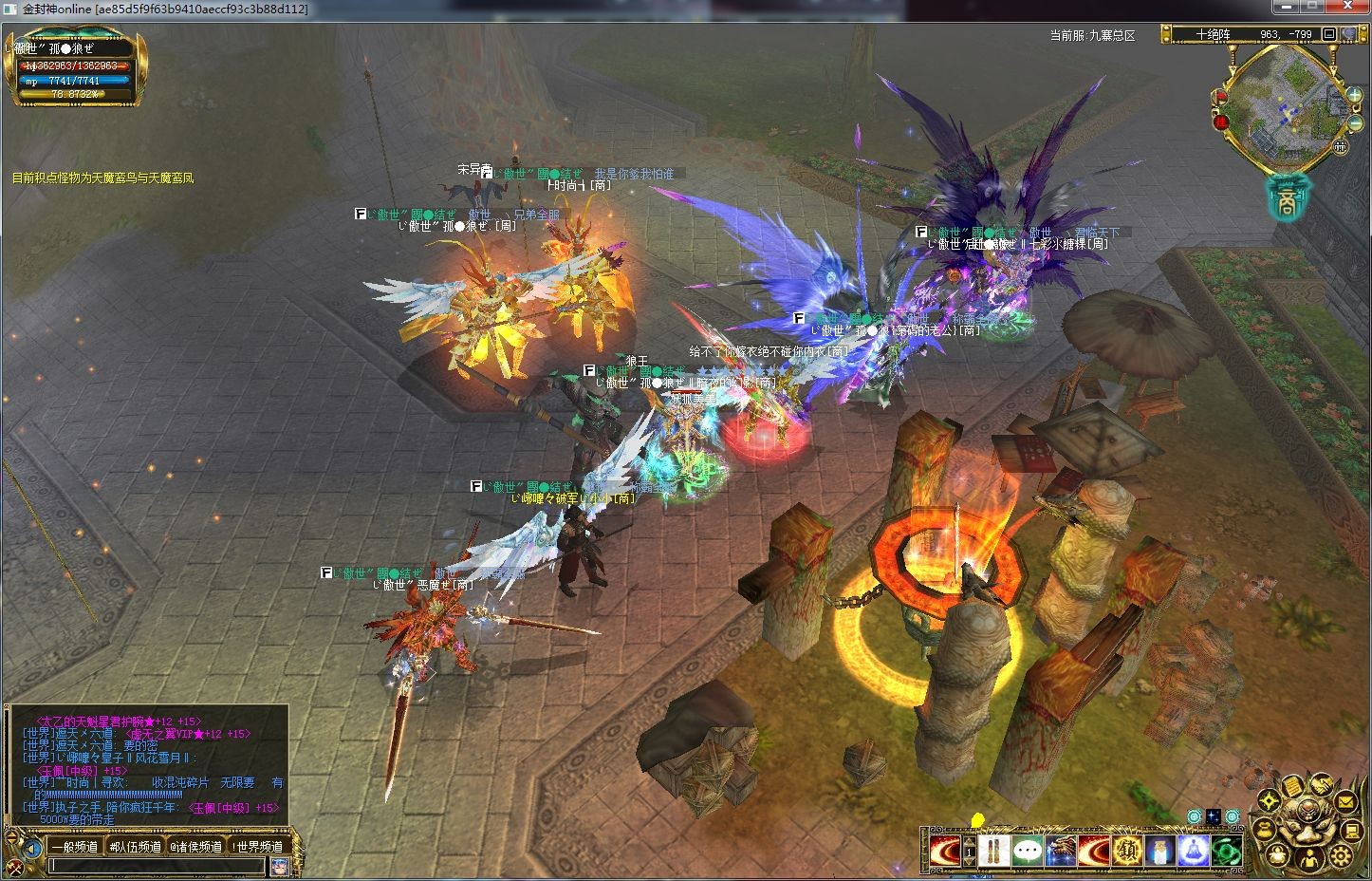Zoom in the minimap with the plus button
This screenshot has height=881, width=1372.
1354,95
